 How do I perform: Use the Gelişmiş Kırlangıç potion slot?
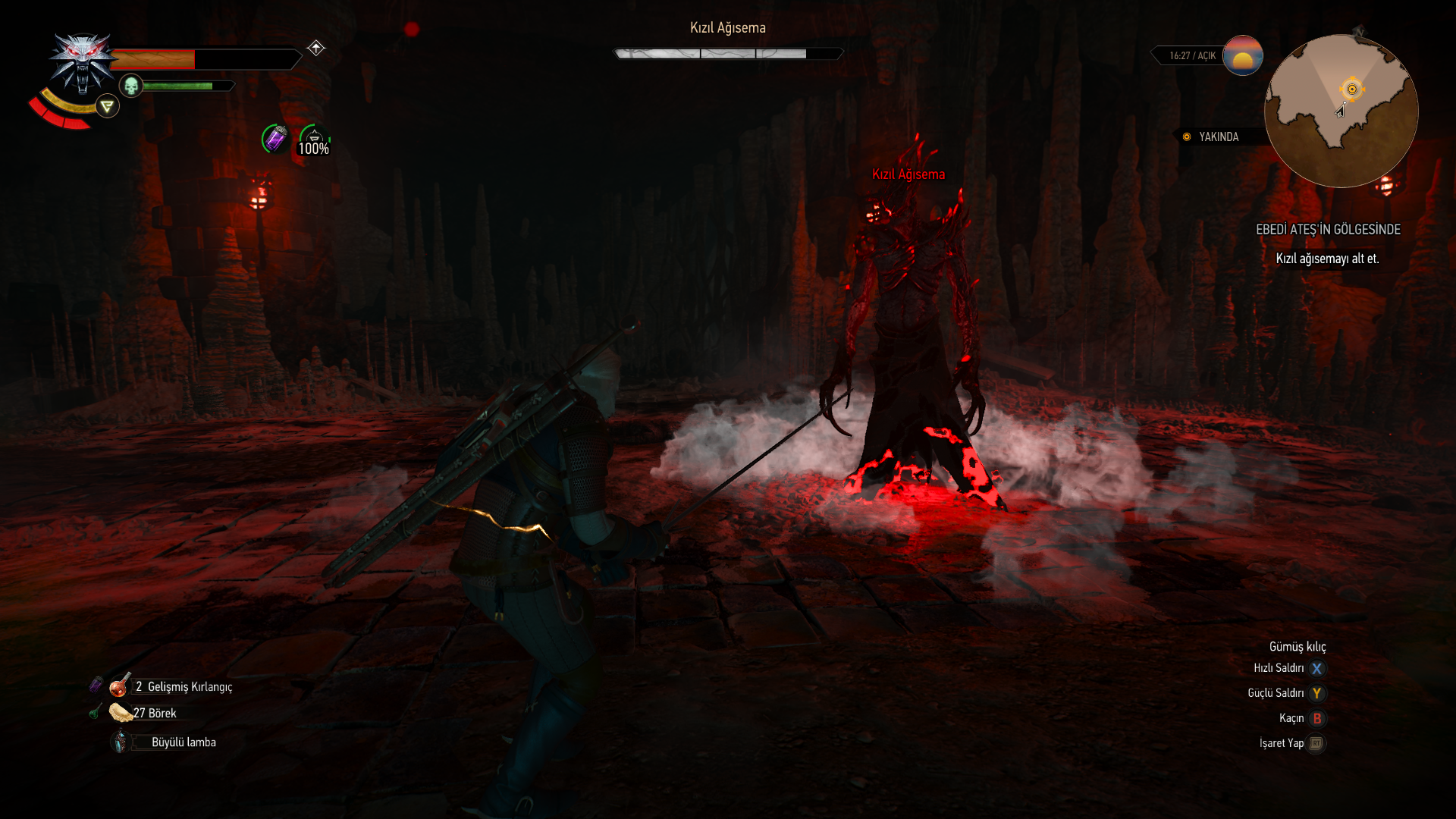tap(120, 686)
